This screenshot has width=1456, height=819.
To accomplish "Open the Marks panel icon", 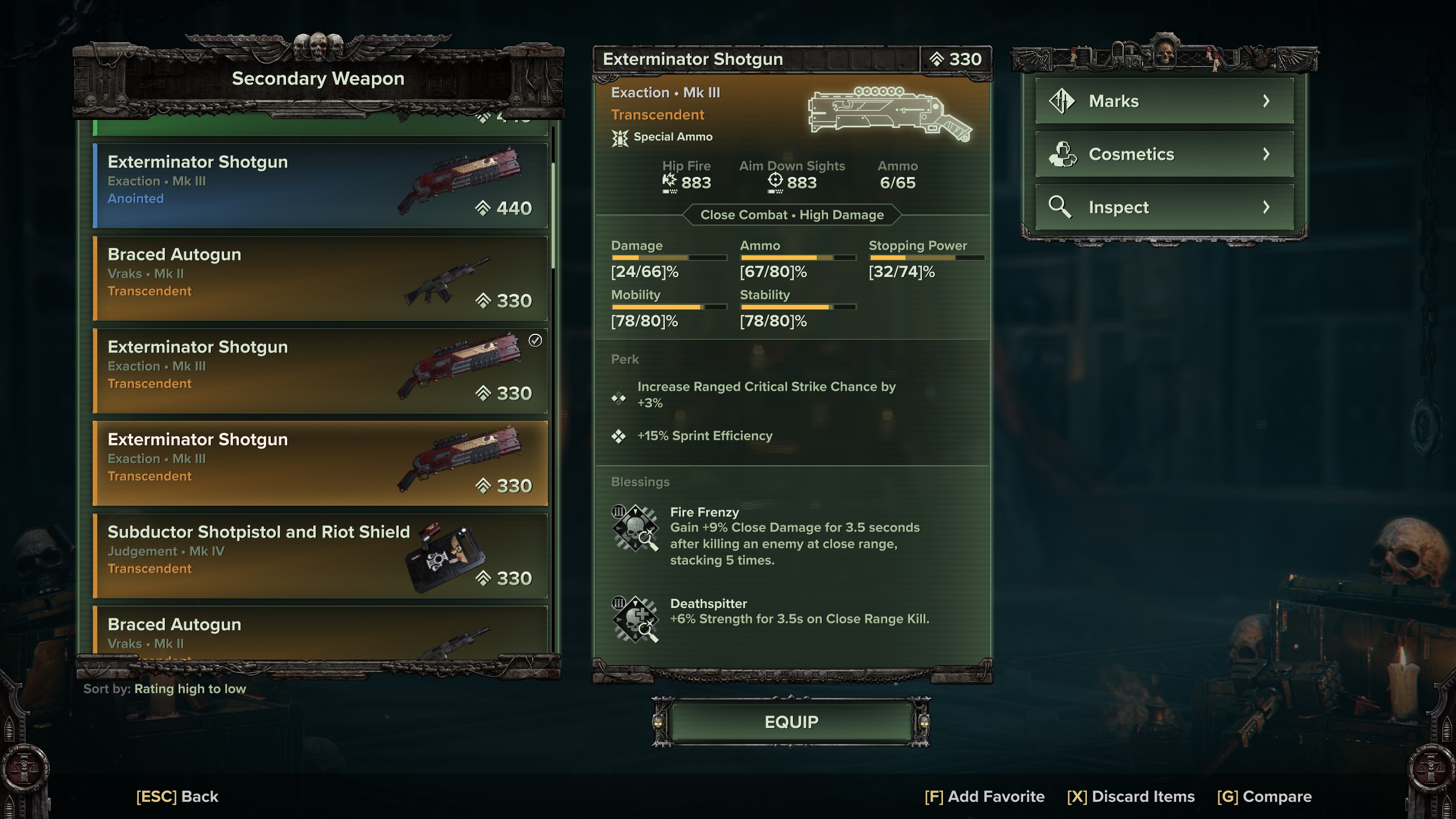I will click(1064, 101).
